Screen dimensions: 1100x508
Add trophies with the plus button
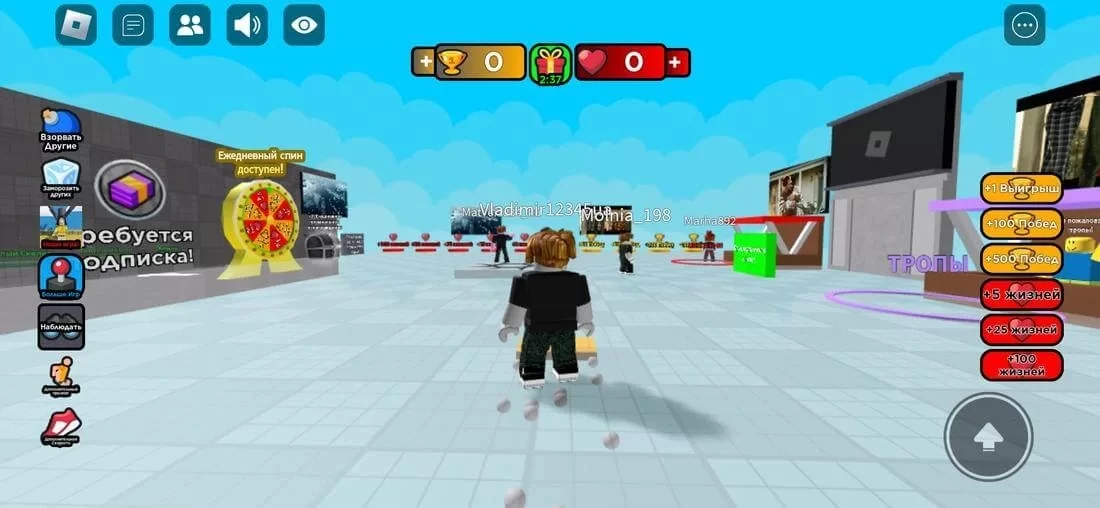pos(427,62)
